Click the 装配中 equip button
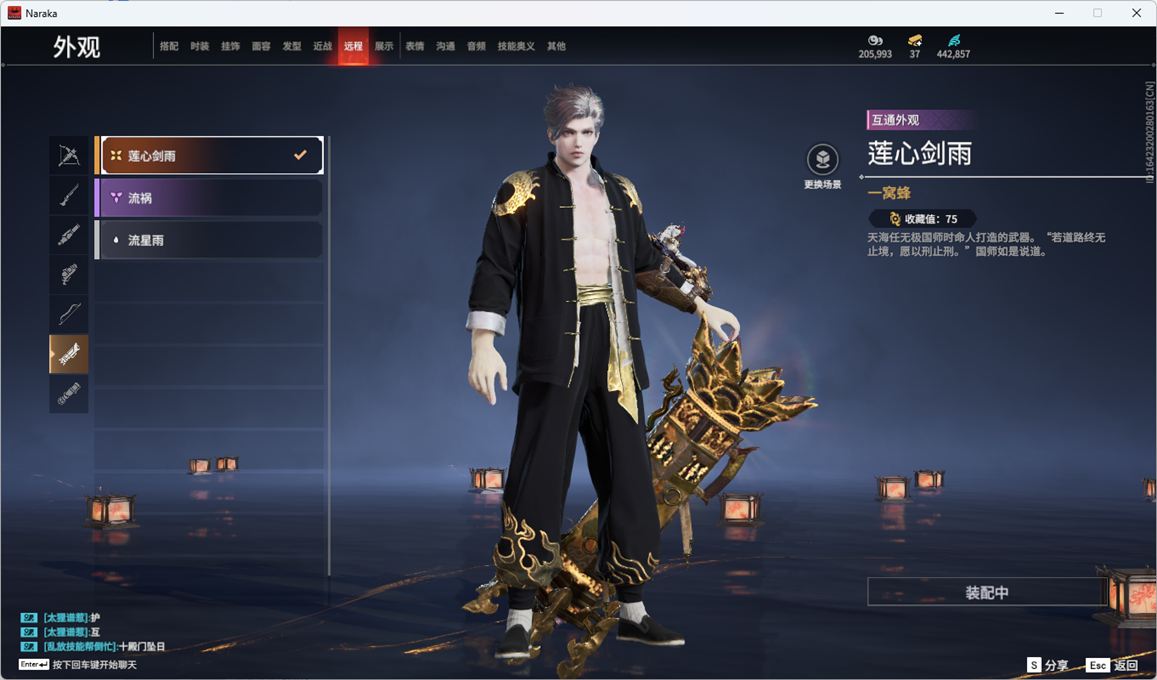The image size is (1157, 680). tap(986, 592)
